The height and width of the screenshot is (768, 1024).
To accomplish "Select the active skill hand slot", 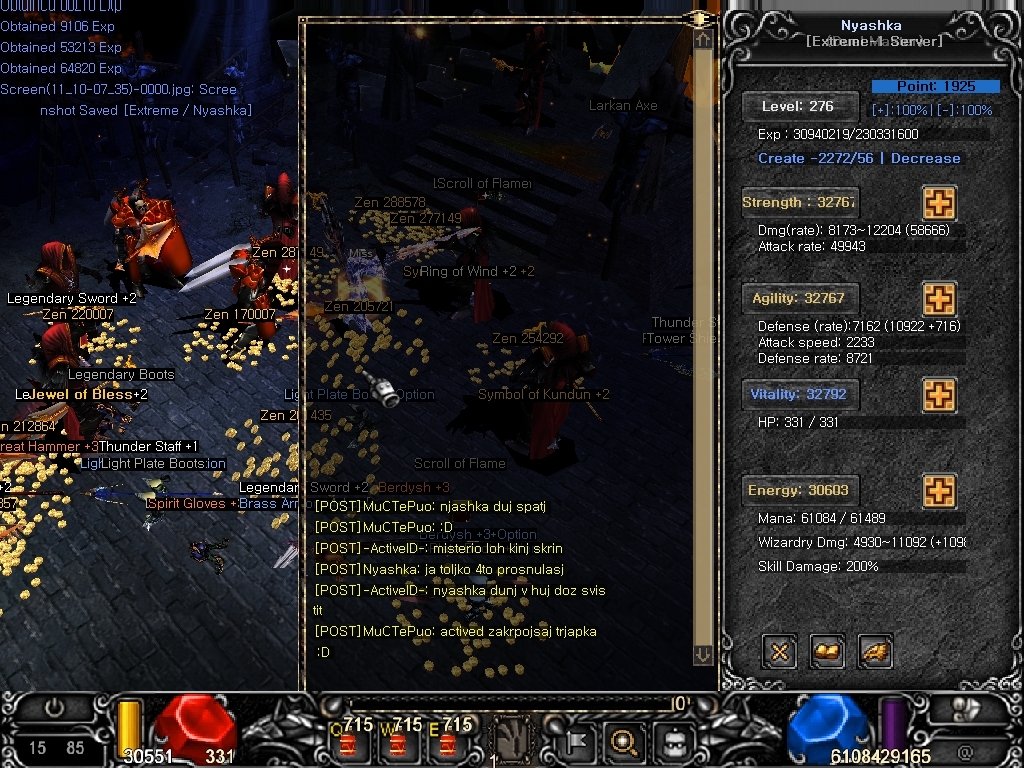I will [x=510, y=741].
